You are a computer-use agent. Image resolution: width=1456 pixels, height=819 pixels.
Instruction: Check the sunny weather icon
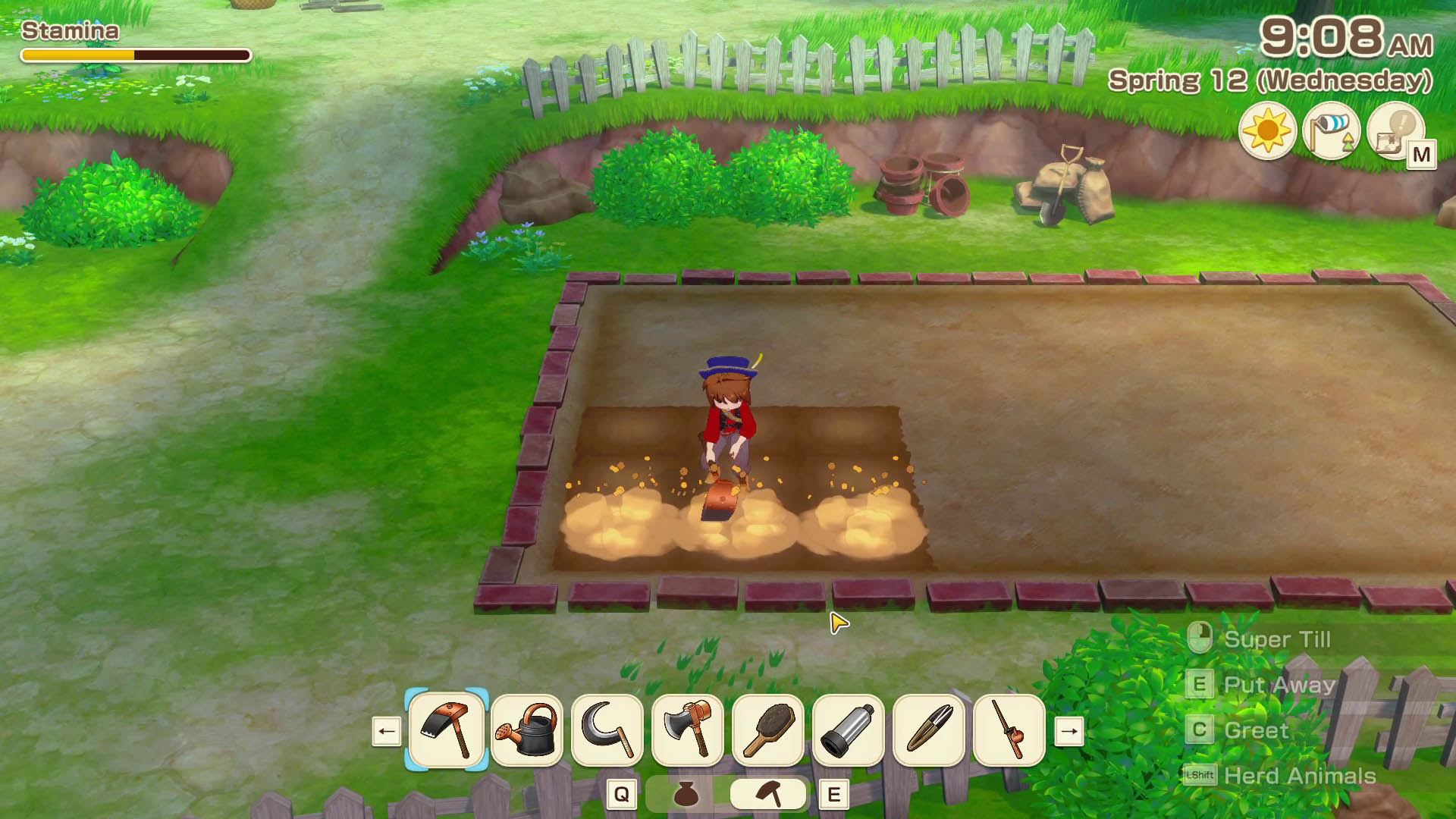1267,132
